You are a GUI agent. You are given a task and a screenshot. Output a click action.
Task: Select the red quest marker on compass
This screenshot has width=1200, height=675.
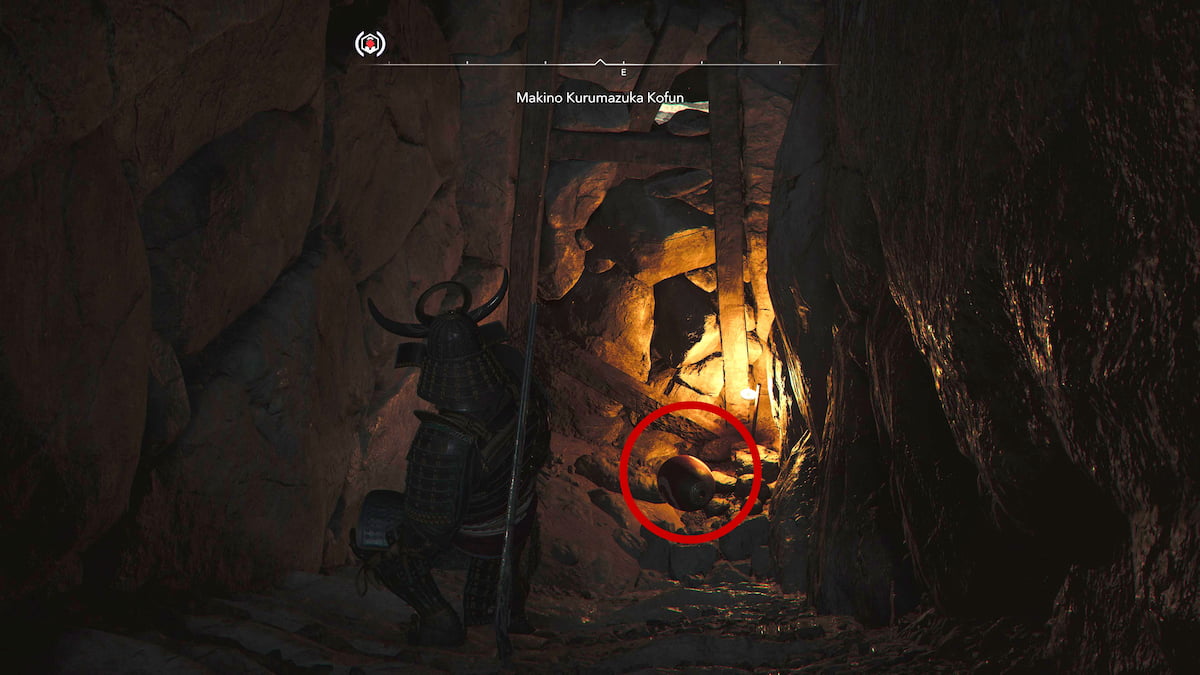pyautogui.click(x=370, y=44)
